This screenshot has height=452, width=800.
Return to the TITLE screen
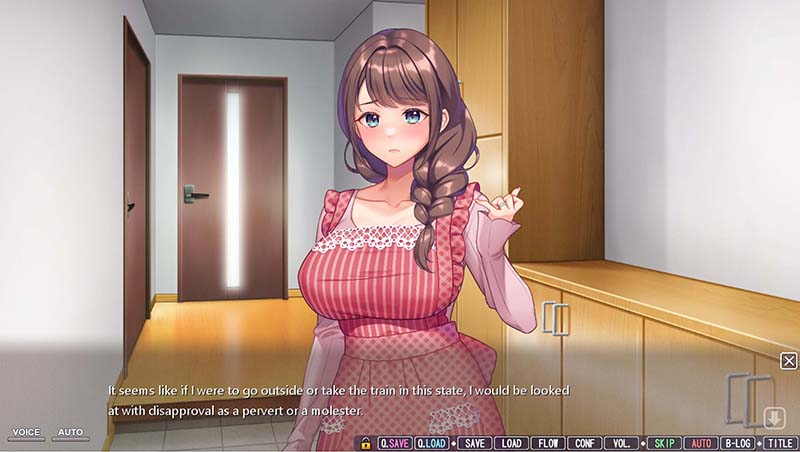click(781, 443)
